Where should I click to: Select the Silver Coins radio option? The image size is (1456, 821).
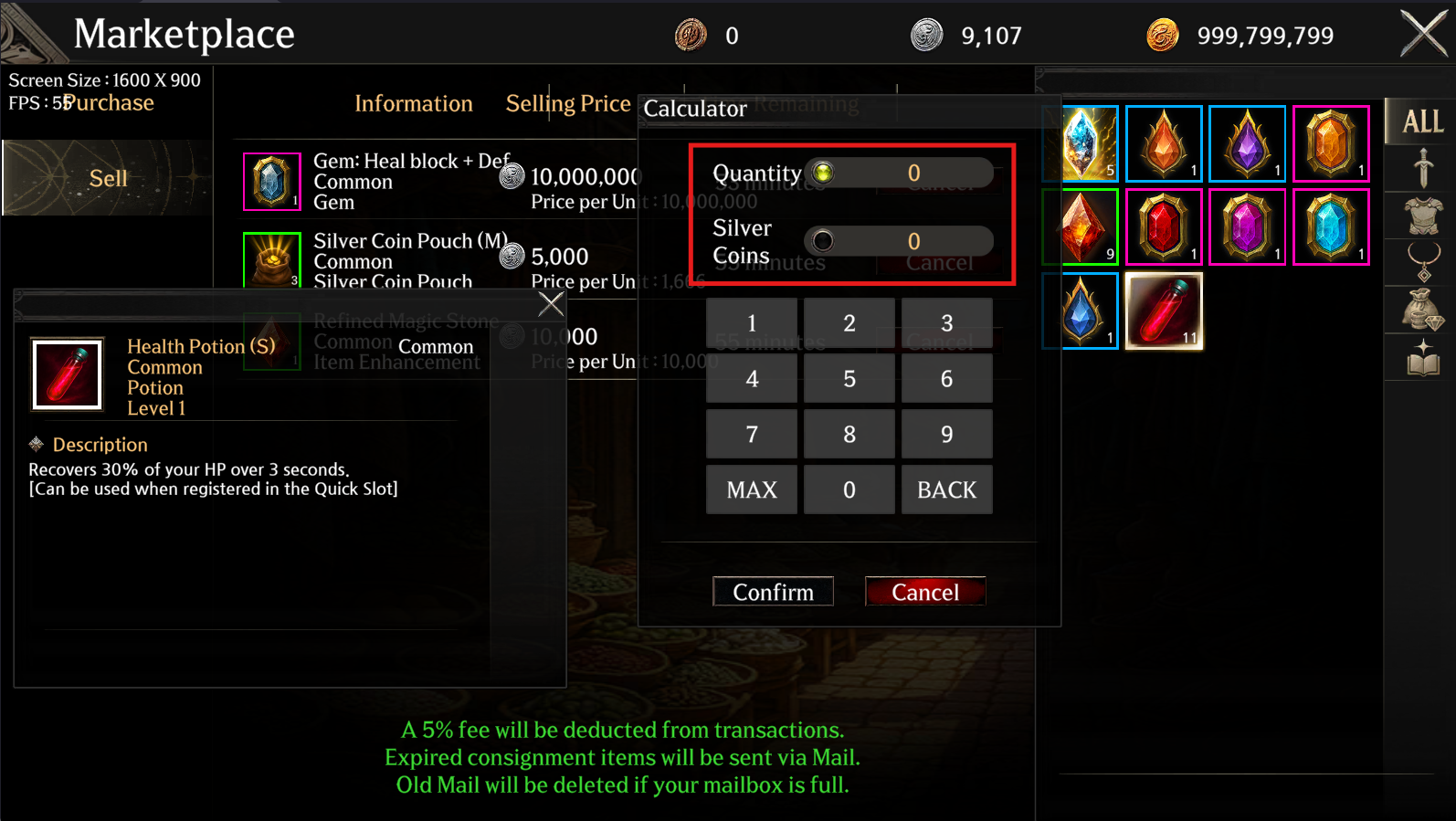coord(823,241)
